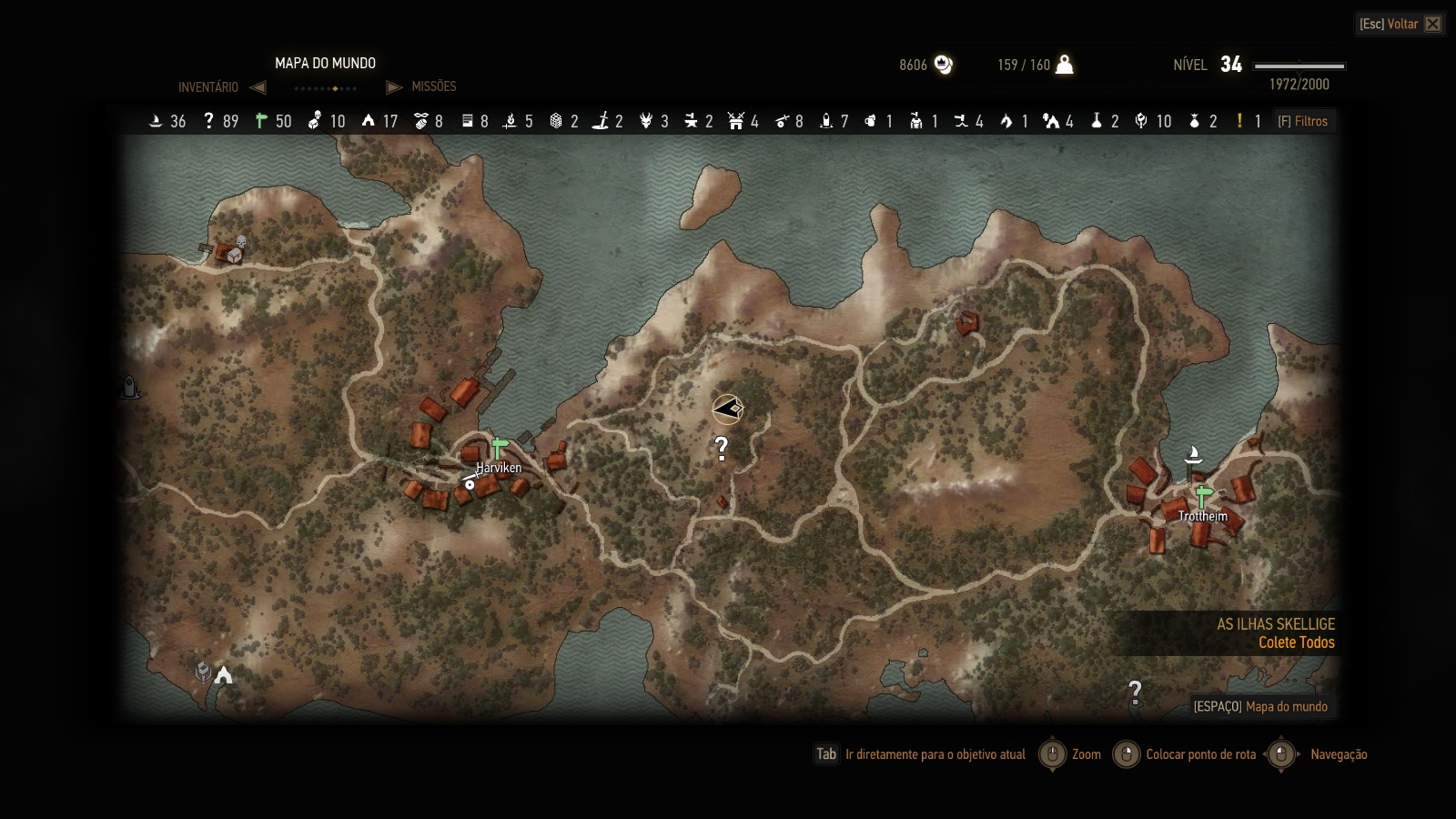Toggle the green signpost filter showing 50
The width and height of the screenshot is (1456, 819).
[262, 121]
